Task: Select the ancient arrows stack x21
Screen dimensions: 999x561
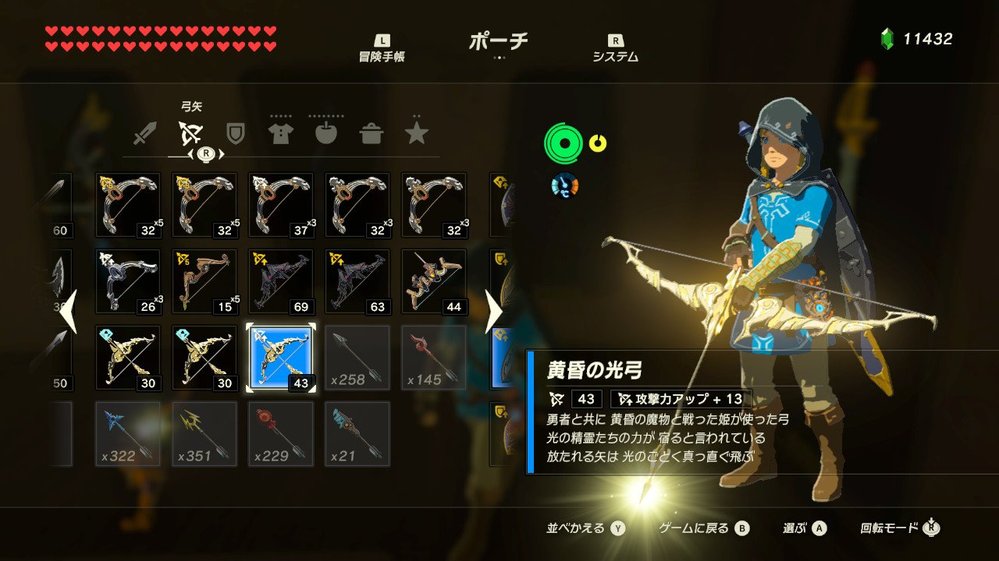Action: [357, 434]
